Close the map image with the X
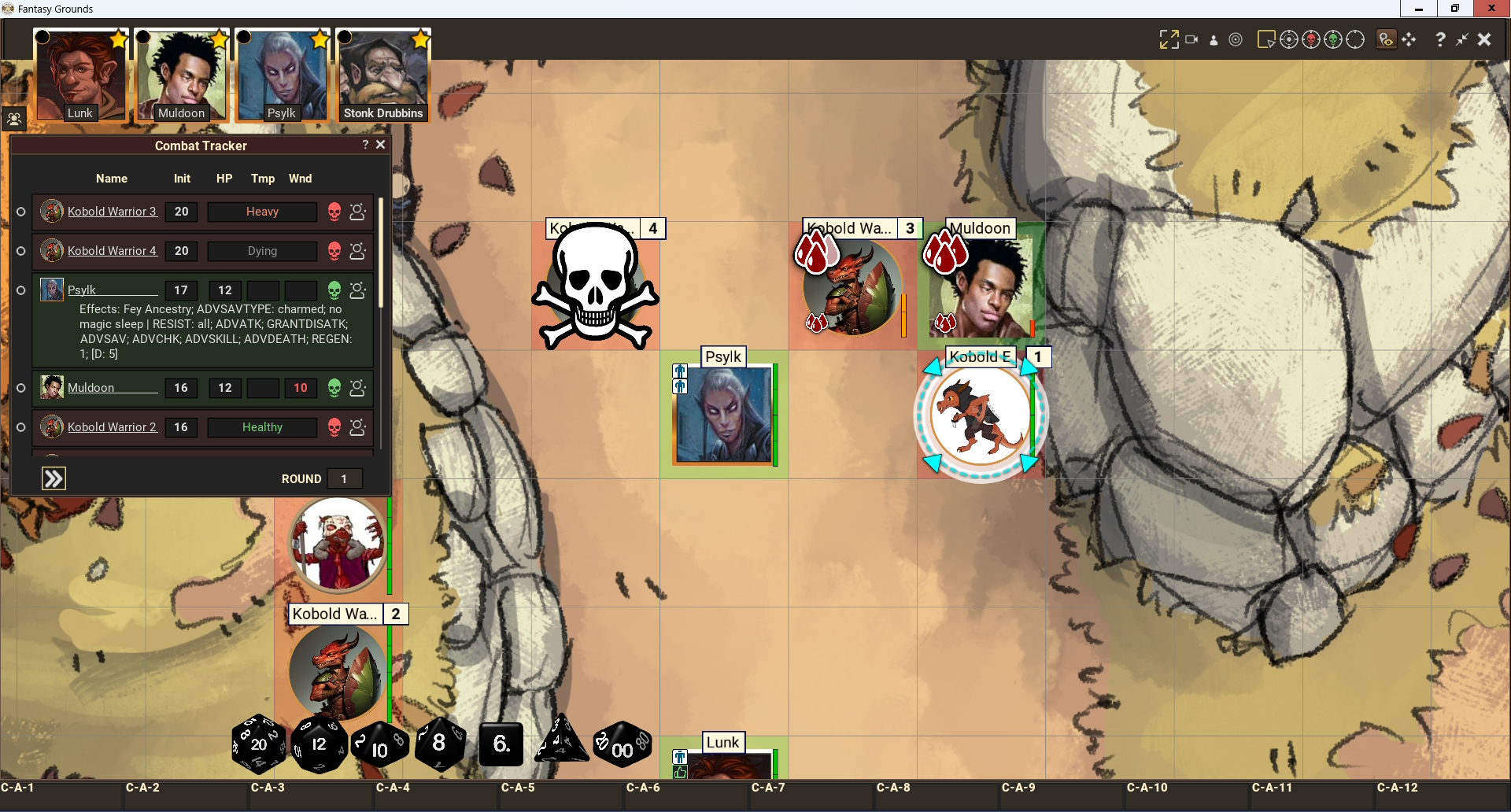This screenshot has width=1511, height=812. coord(1484,39)
